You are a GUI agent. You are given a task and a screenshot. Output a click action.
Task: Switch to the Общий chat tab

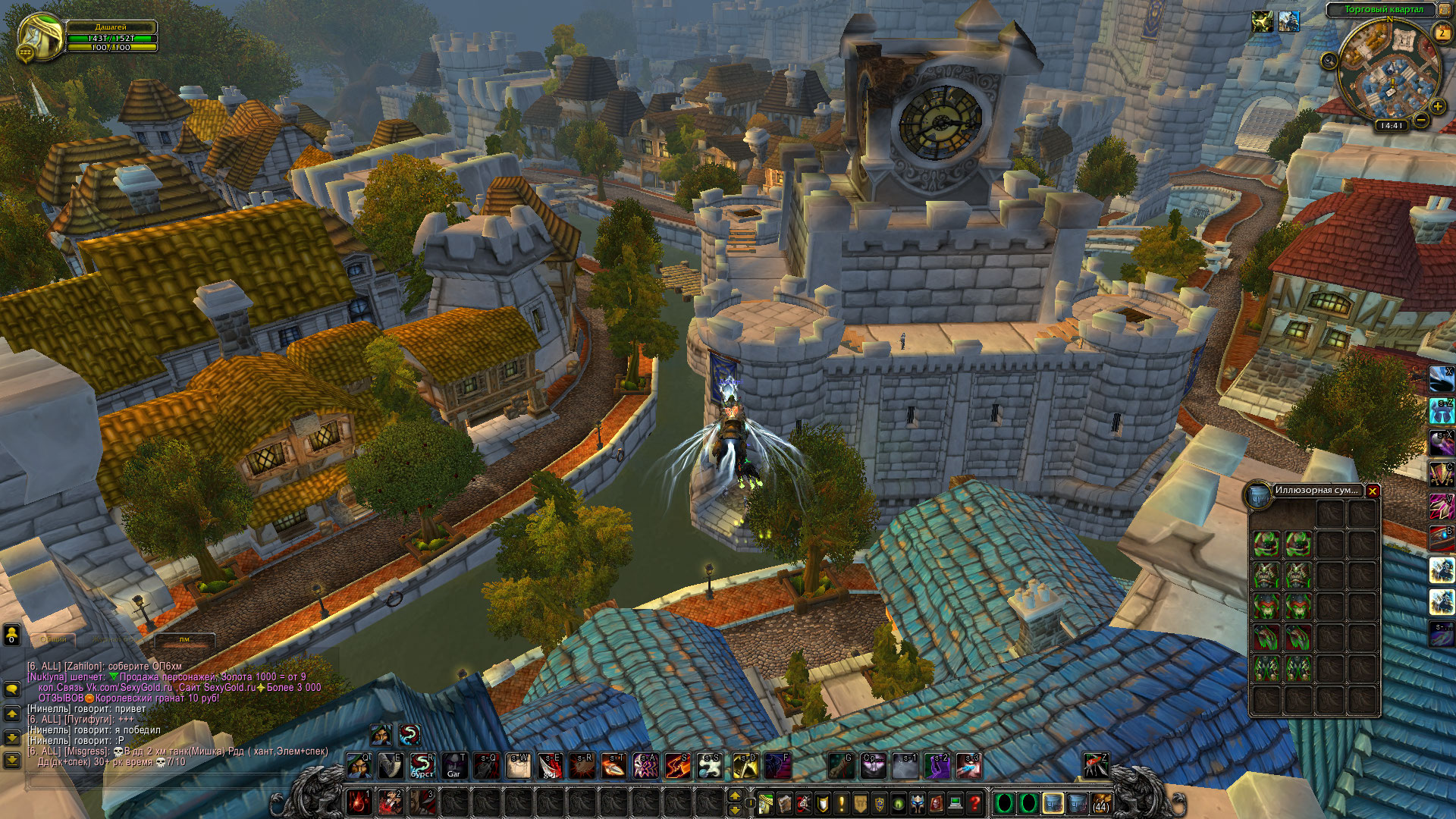(53, 639)
